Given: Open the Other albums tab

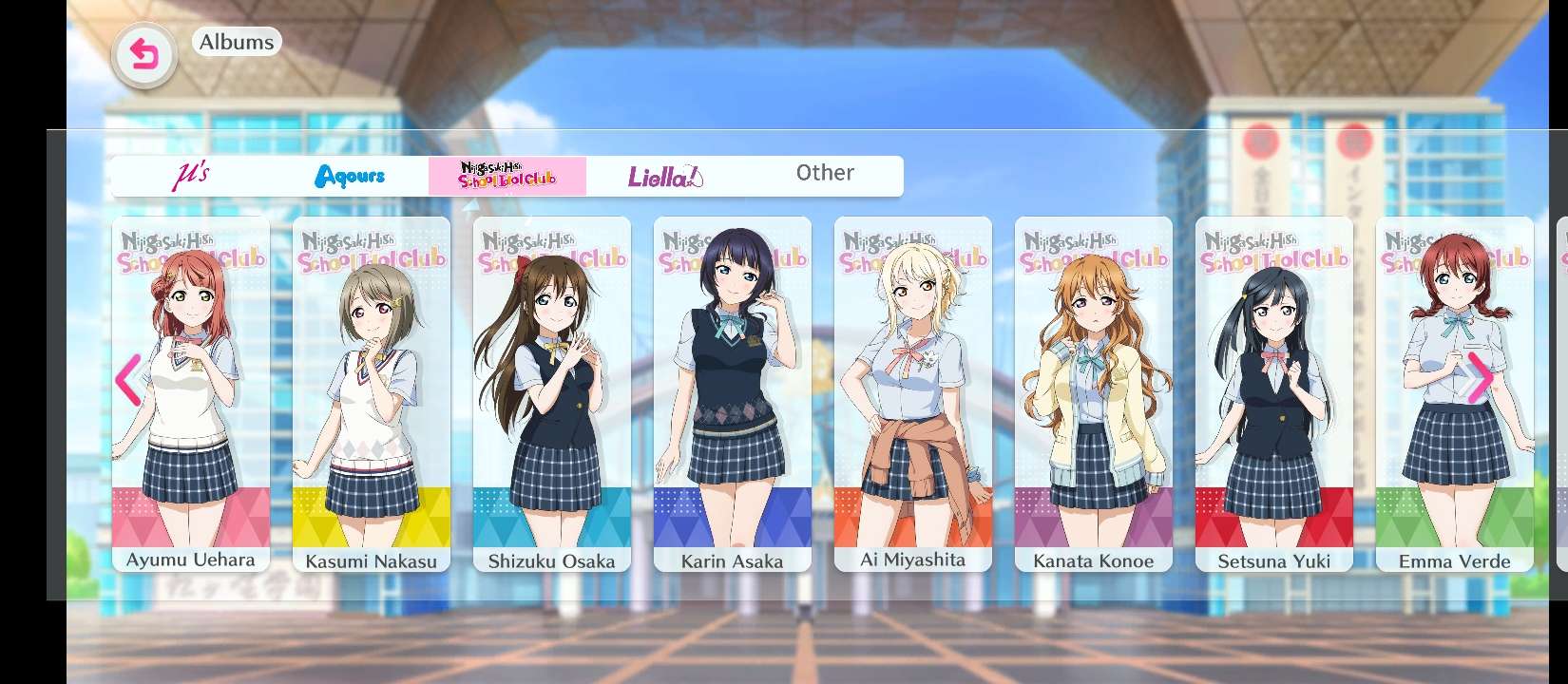Looking at the screenshot, I should pos(825,174).
